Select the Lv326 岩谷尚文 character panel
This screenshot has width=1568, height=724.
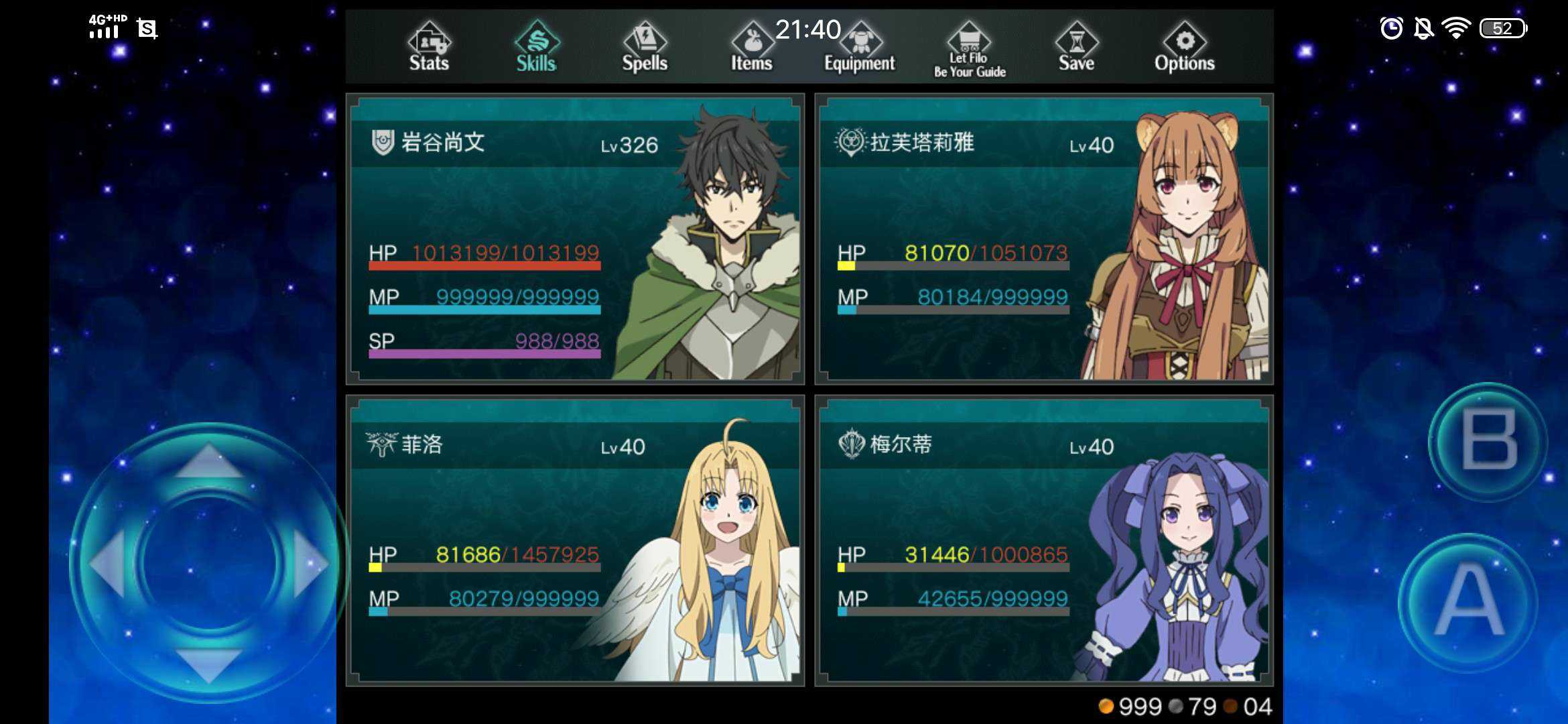tap(575, 239)
